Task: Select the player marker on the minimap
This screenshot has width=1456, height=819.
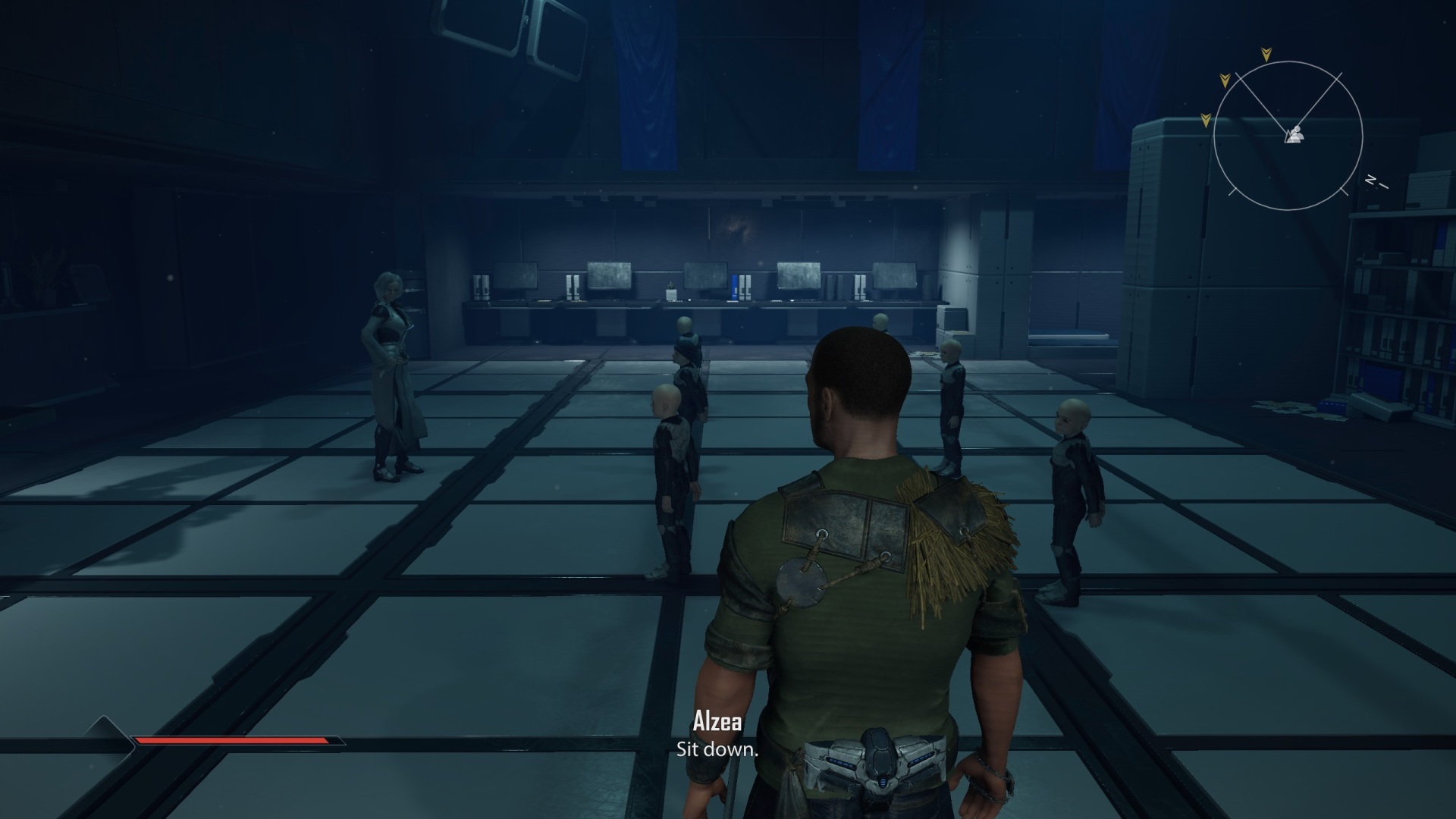Action: [x=1294, y=135]
